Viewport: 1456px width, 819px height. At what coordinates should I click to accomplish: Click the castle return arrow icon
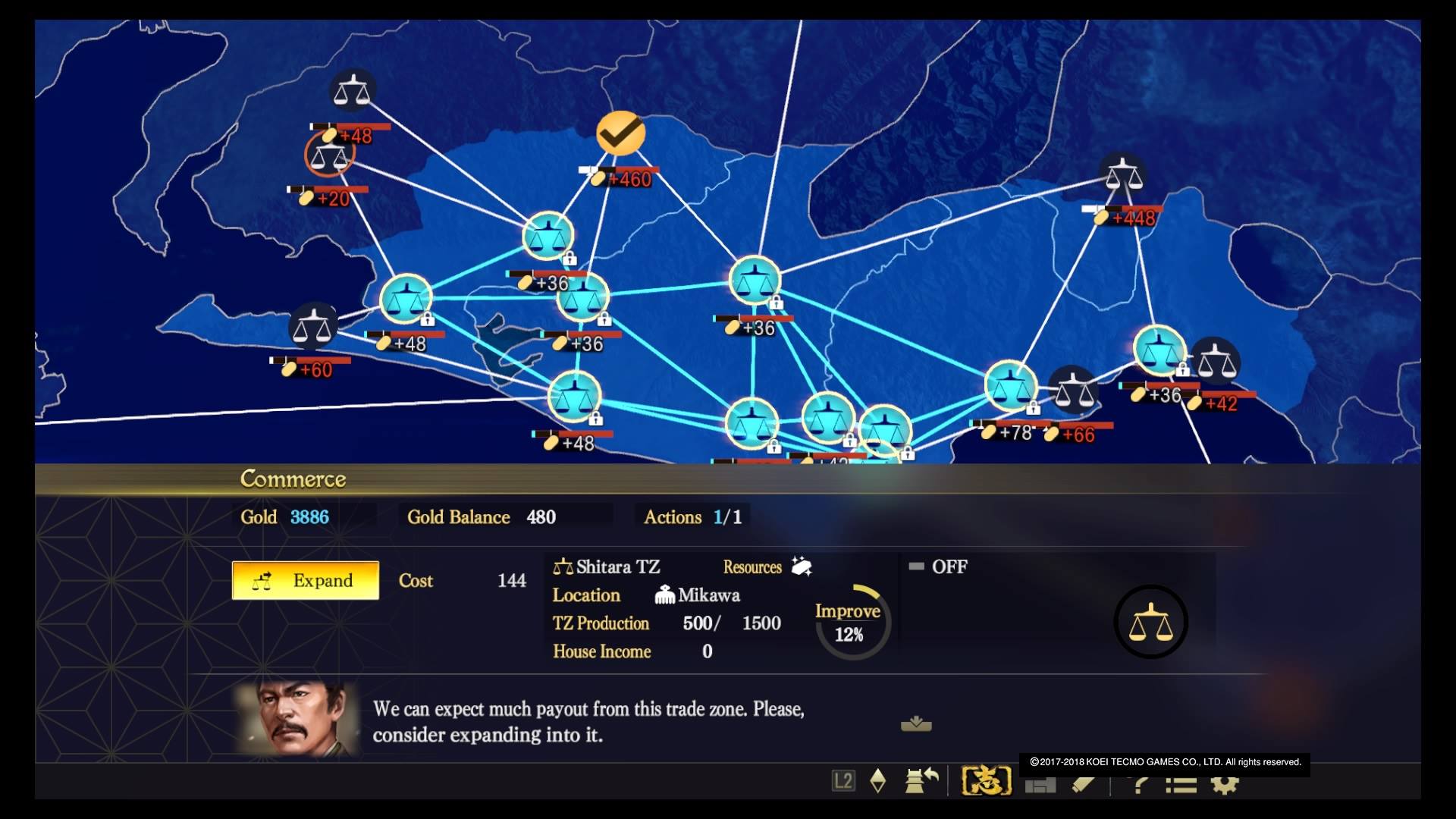[921, 780]
